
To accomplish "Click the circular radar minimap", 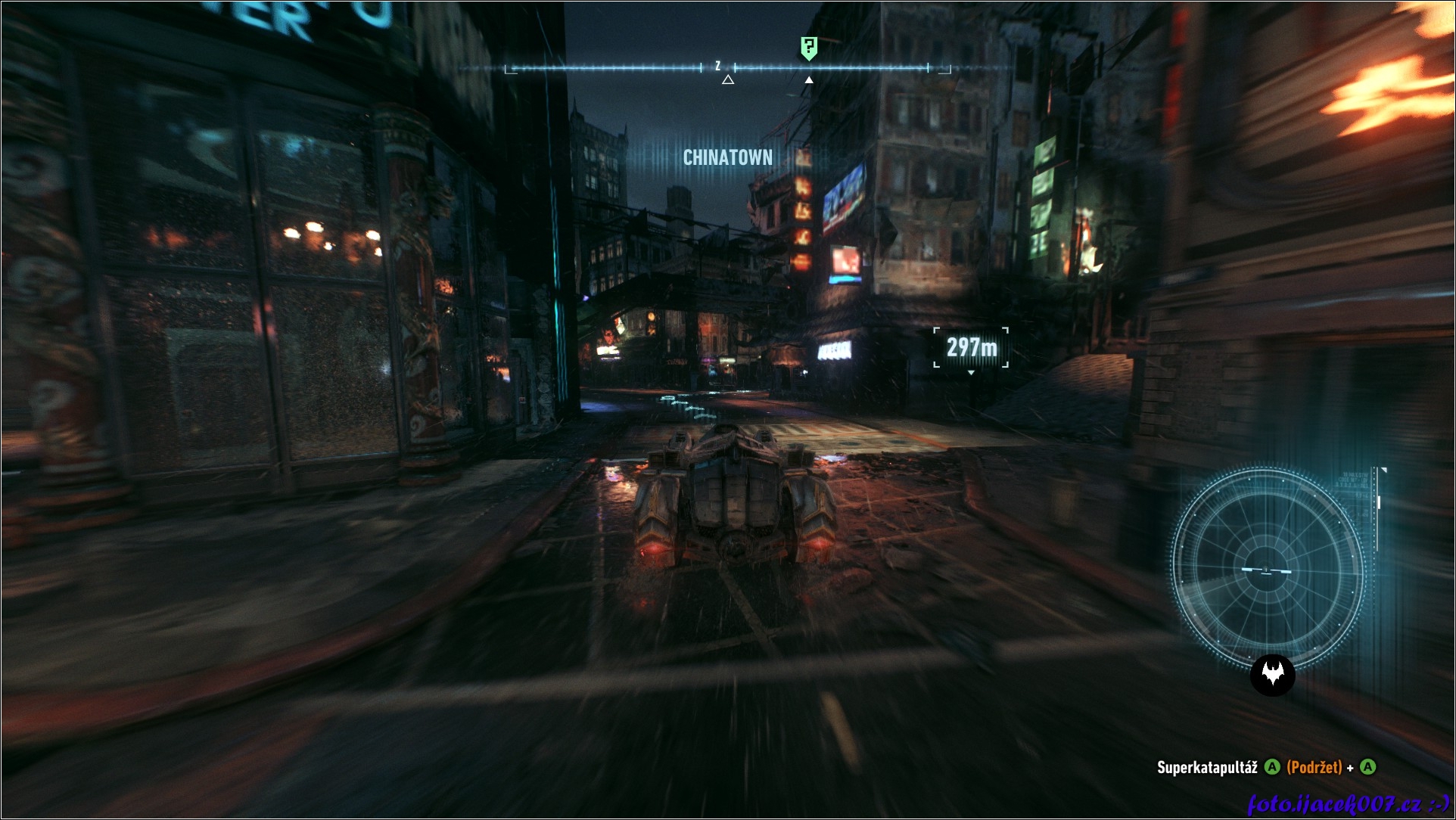I will 1268,567.
